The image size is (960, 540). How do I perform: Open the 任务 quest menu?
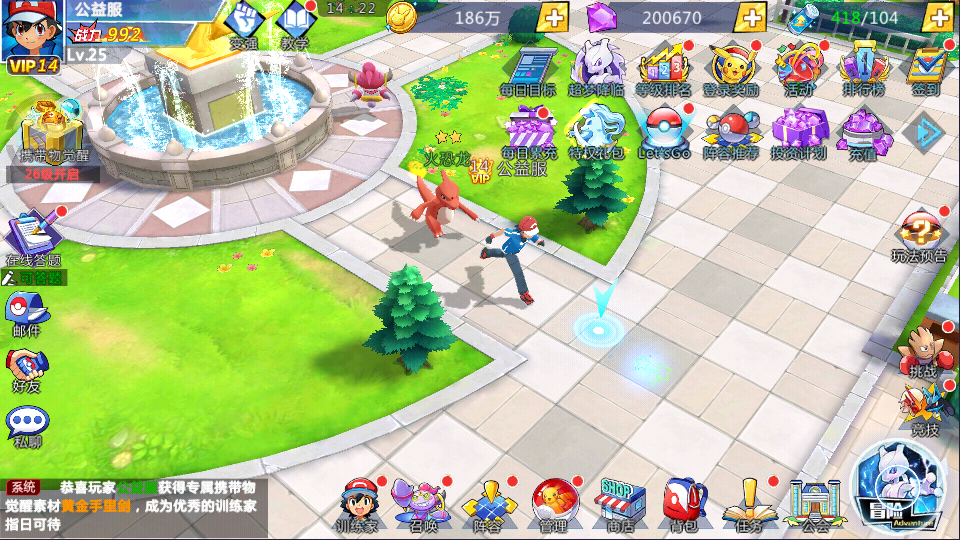pos(749,503)
